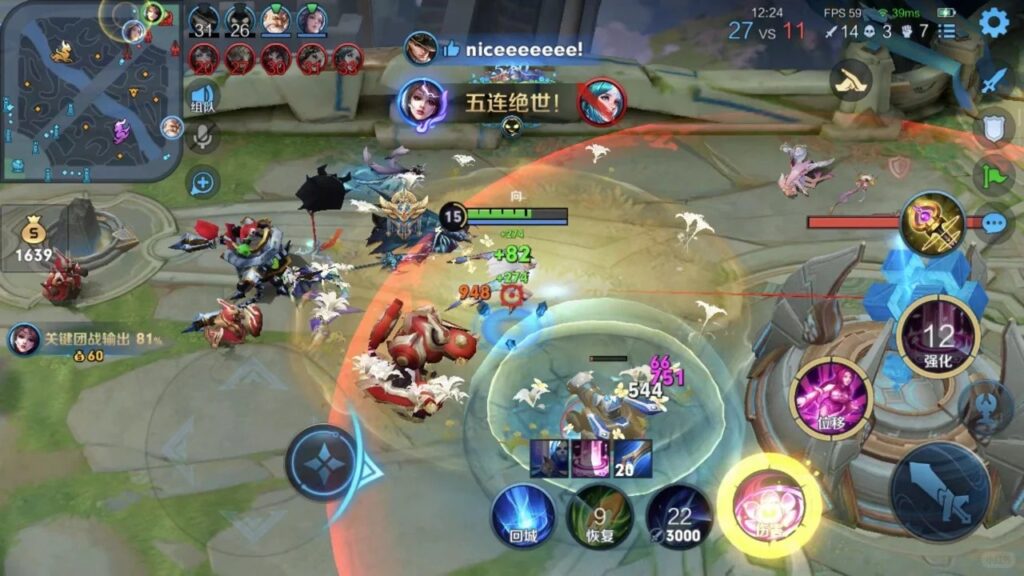The height and width of the screenshot is (576, 1024).
Task: Cast the 位移 dash skill
Action: 831,399
